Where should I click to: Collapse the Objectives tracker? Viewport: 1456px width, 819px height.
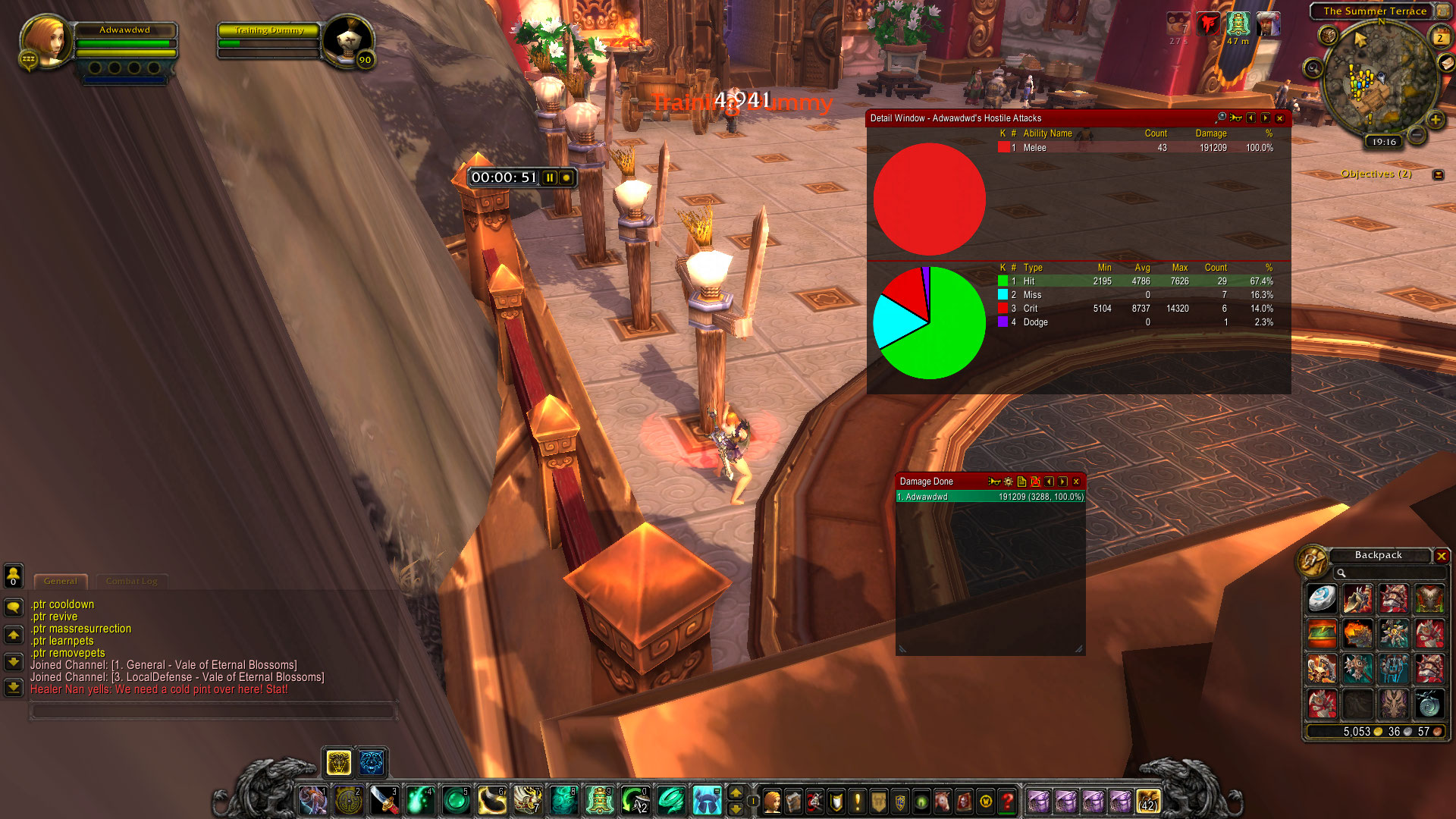coord(1438,174)
